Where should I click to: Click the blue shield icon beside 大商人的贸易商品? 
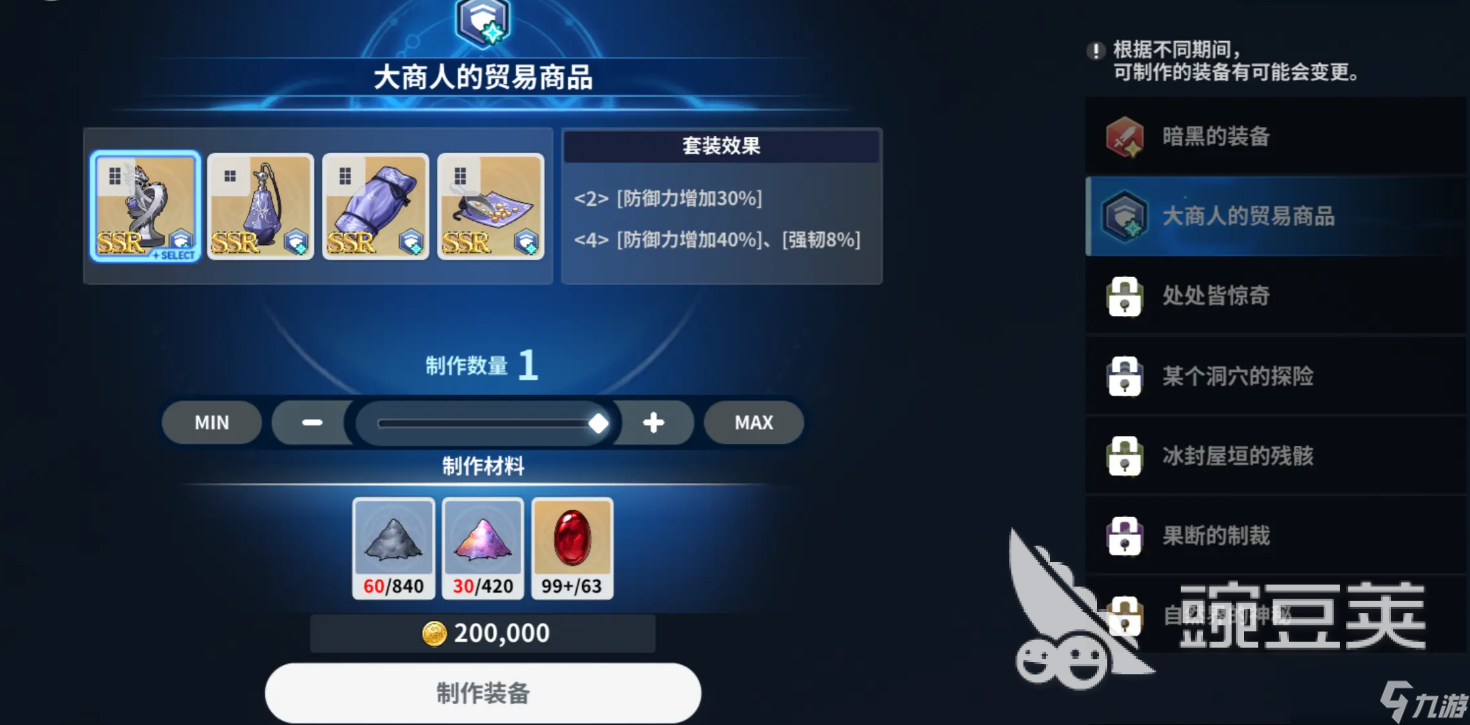click(1125, 214)
